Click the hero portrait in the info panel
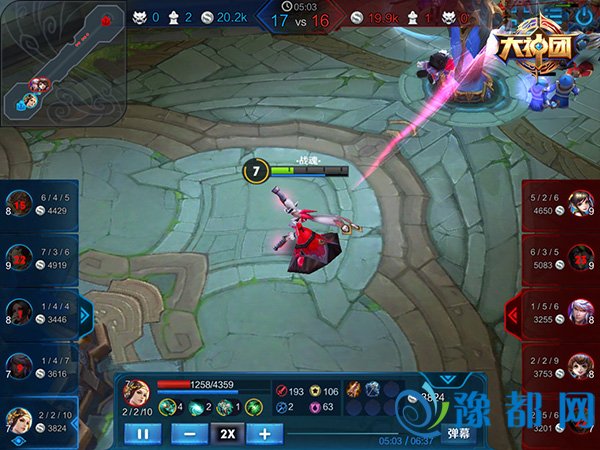This screenshot has height=450, width=600. (136, 391)
